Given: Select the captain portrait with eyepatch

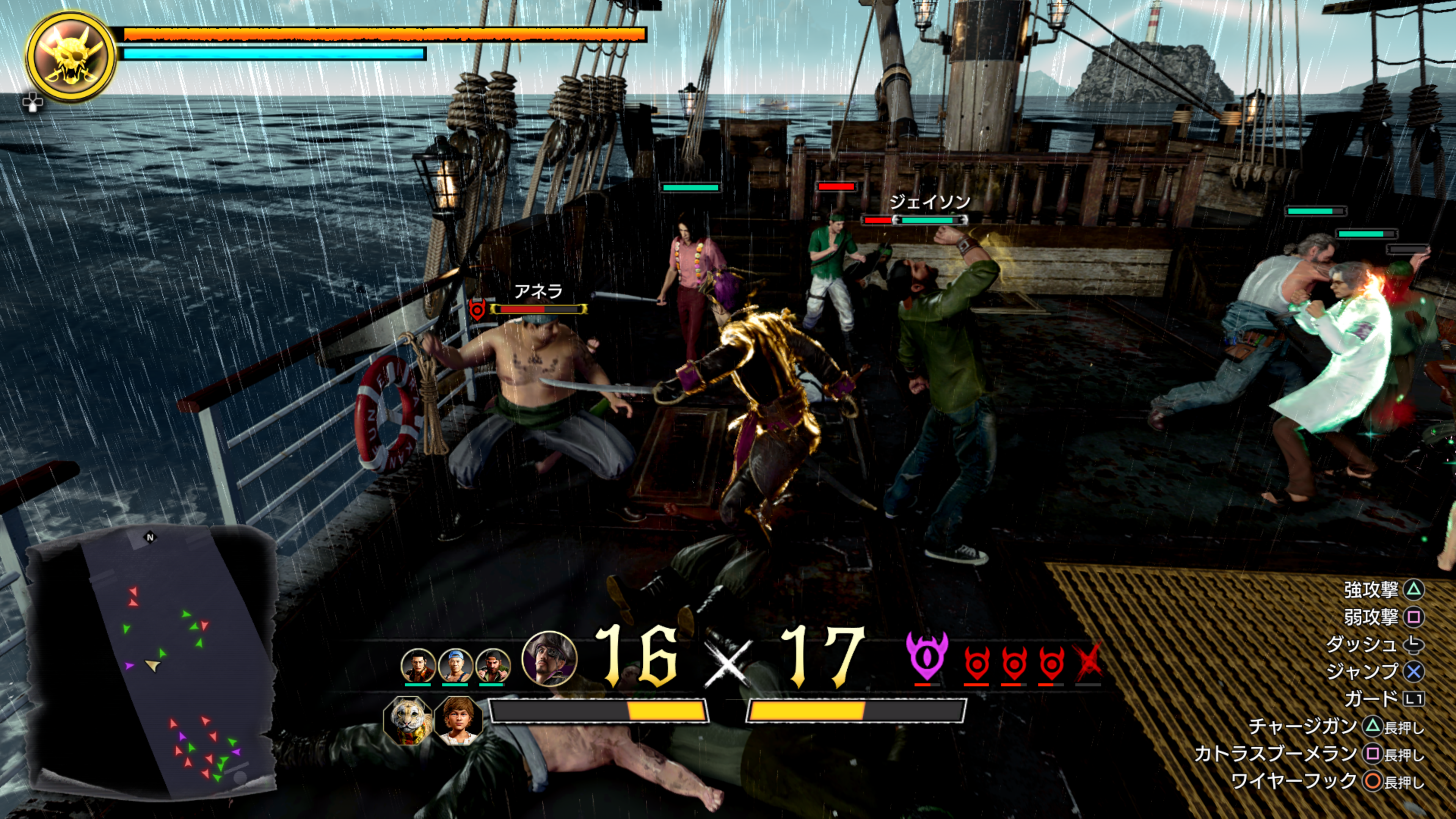Looking at the screenshot, I should (x=549, y=659).
